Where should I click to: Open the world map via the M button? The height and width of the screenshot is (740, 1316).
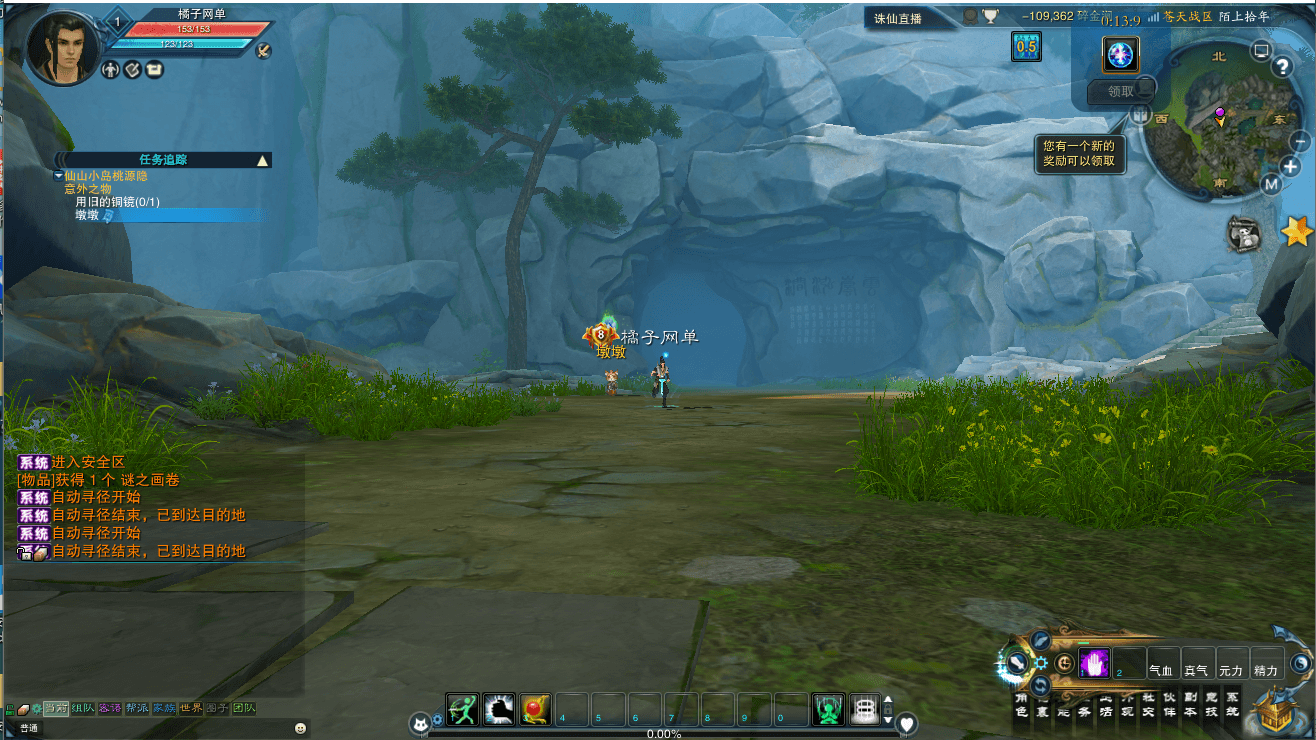click(1271, 184)
